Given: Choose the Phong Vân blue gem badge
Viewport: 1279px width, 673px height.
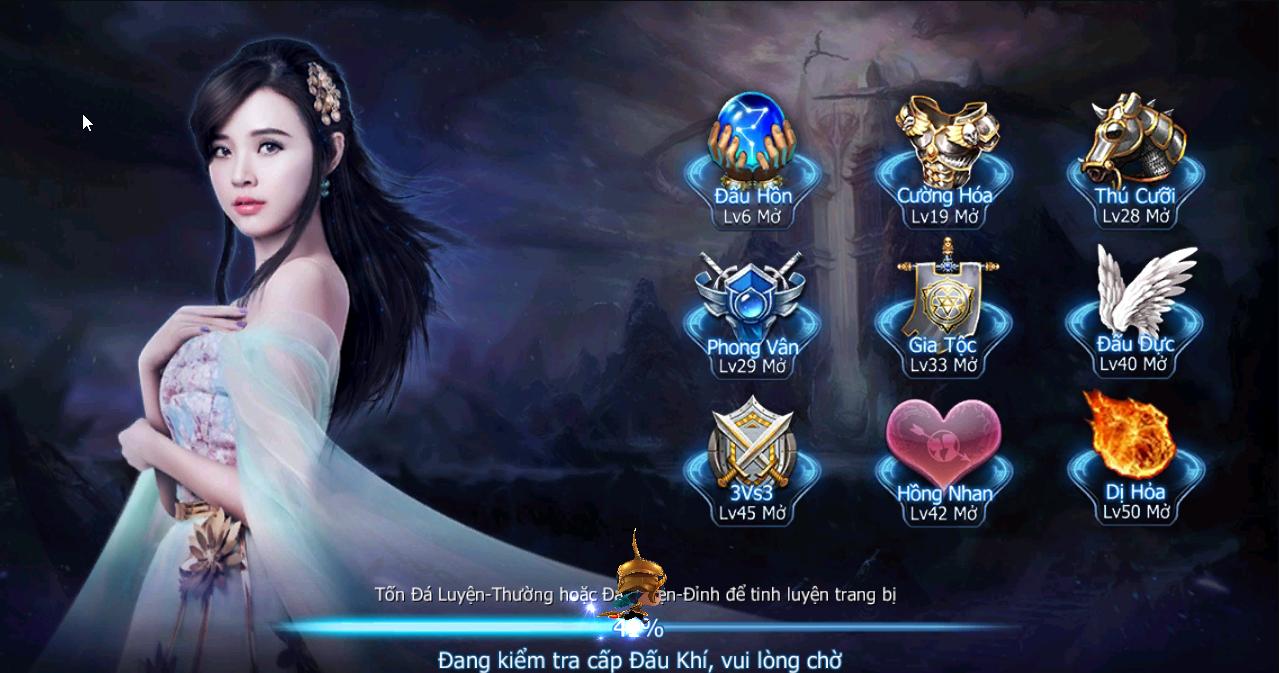Looking at the screenshot, I should [x=753, y=292].
